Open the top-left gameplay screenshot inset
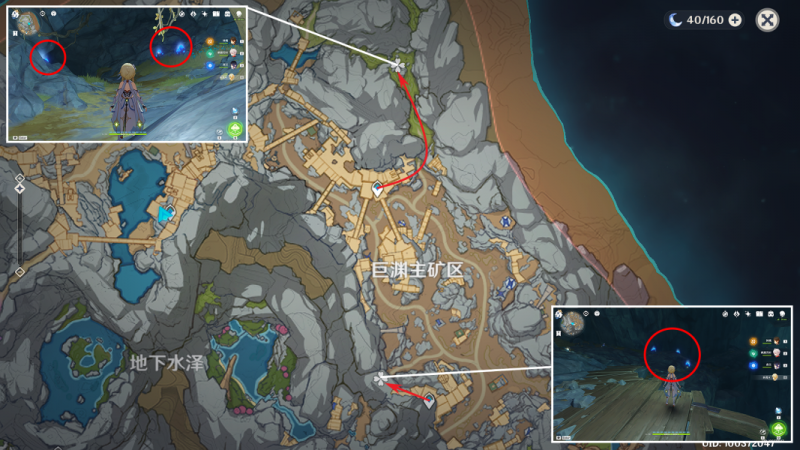 pos(127,72)
